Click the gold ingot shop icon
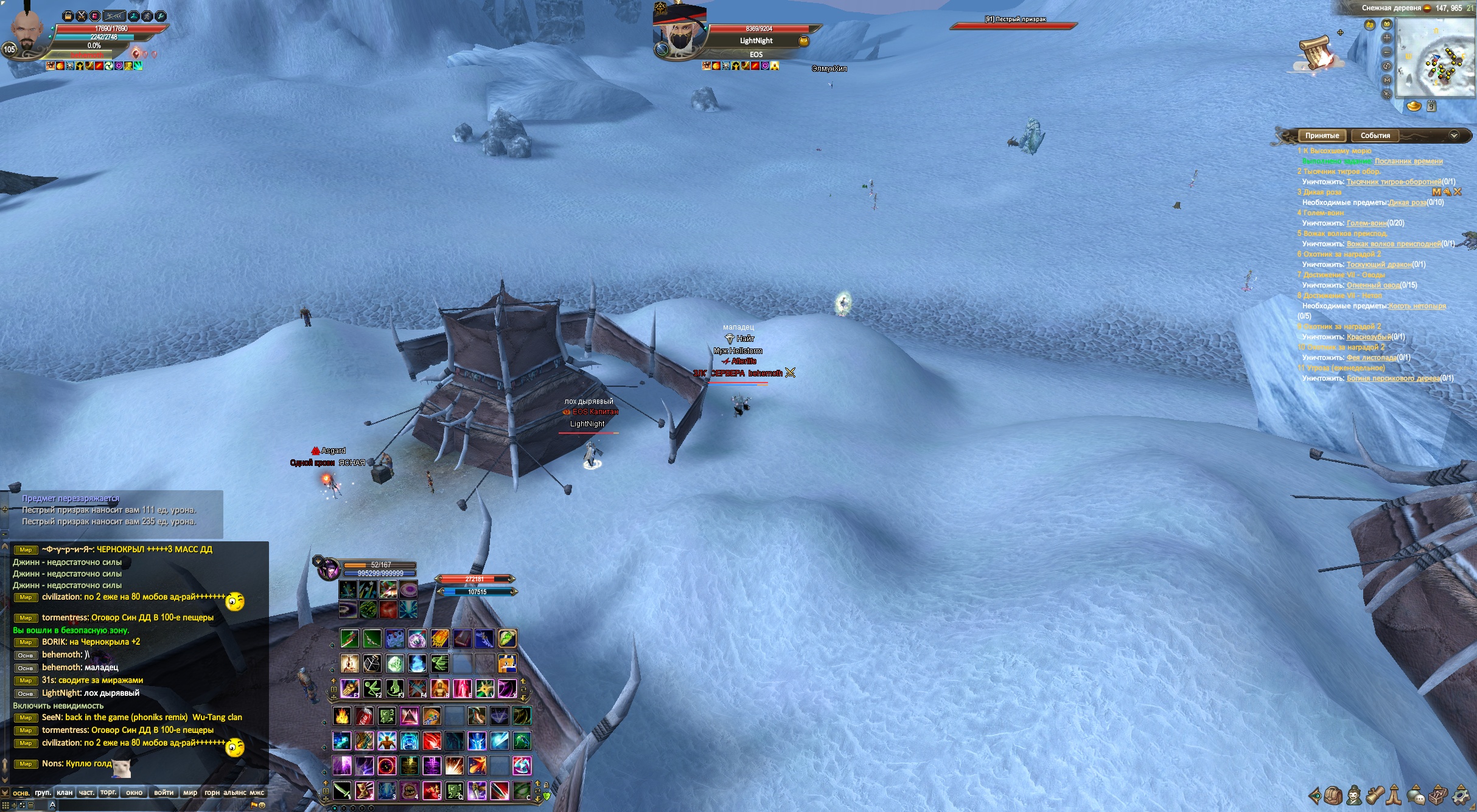 (x=1414, y=106)
